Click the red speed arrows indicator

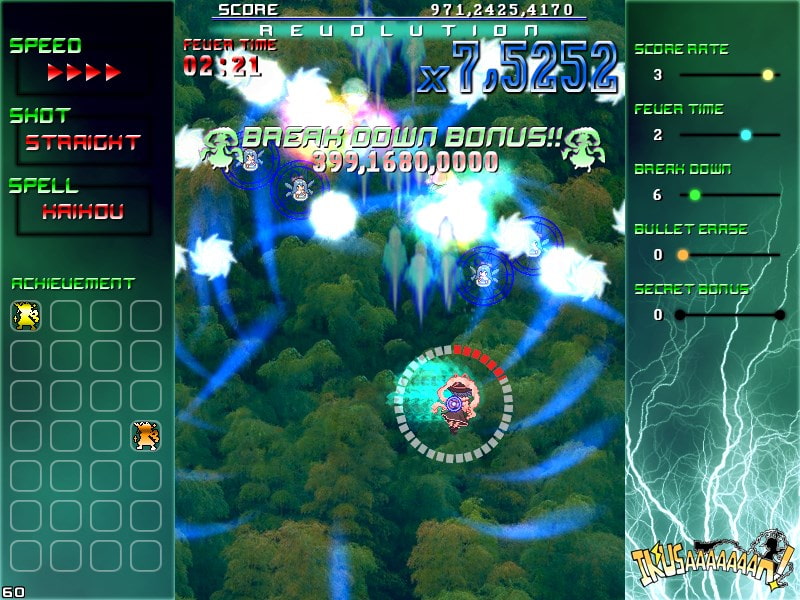click(x=84, y=73)
